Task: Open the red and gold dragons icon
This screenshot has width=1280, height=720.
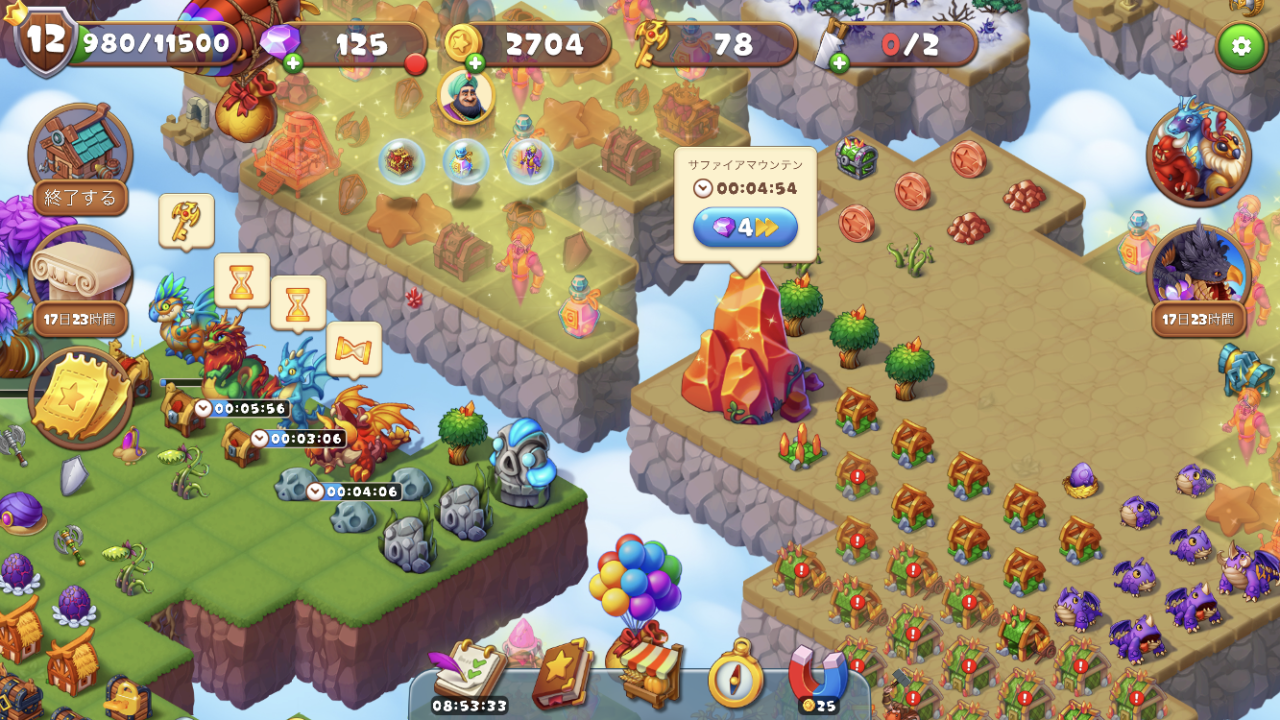Action: 1198,153
